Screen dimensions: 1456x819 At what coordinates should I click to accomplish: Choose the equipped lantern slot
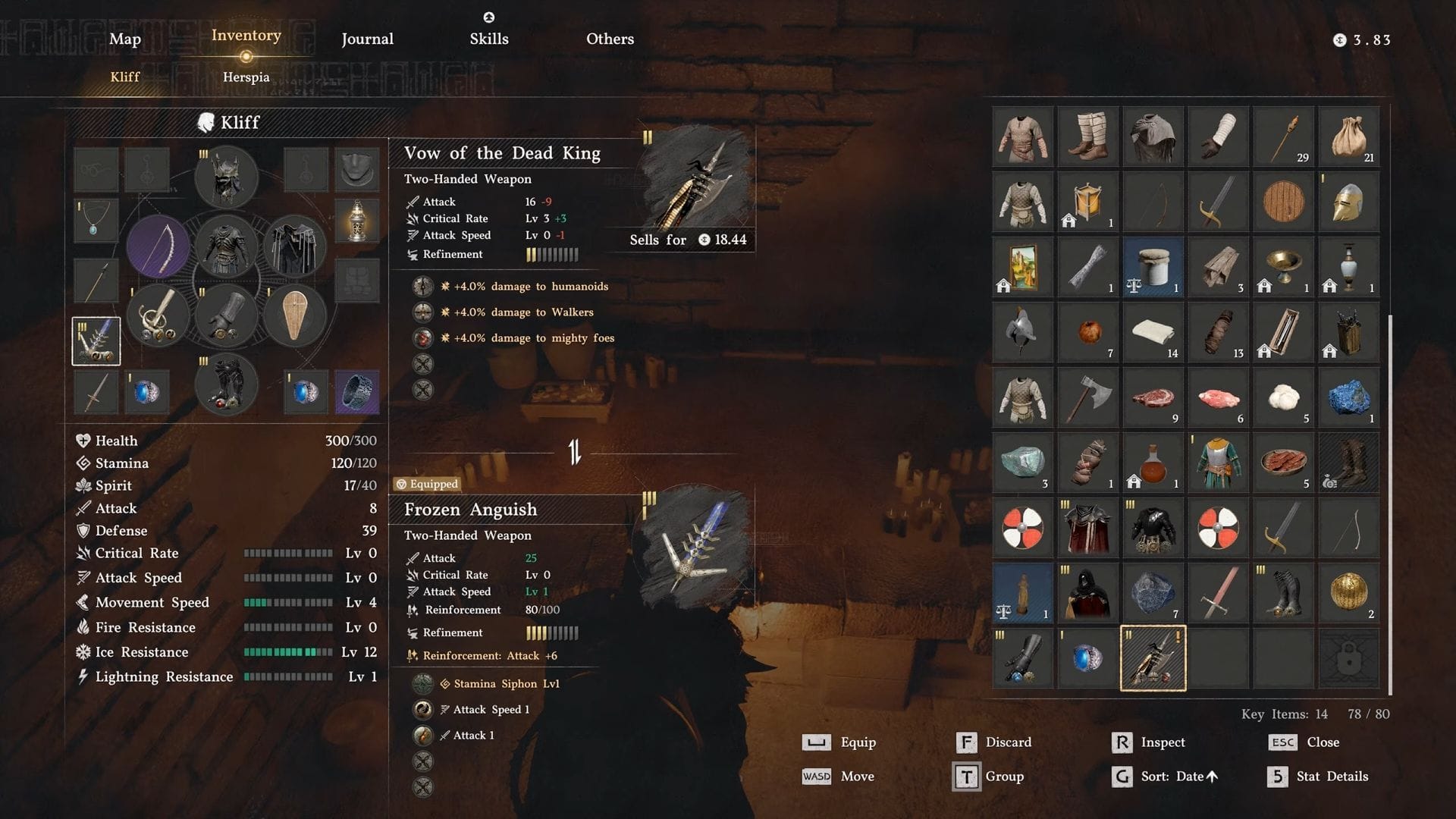356,221
